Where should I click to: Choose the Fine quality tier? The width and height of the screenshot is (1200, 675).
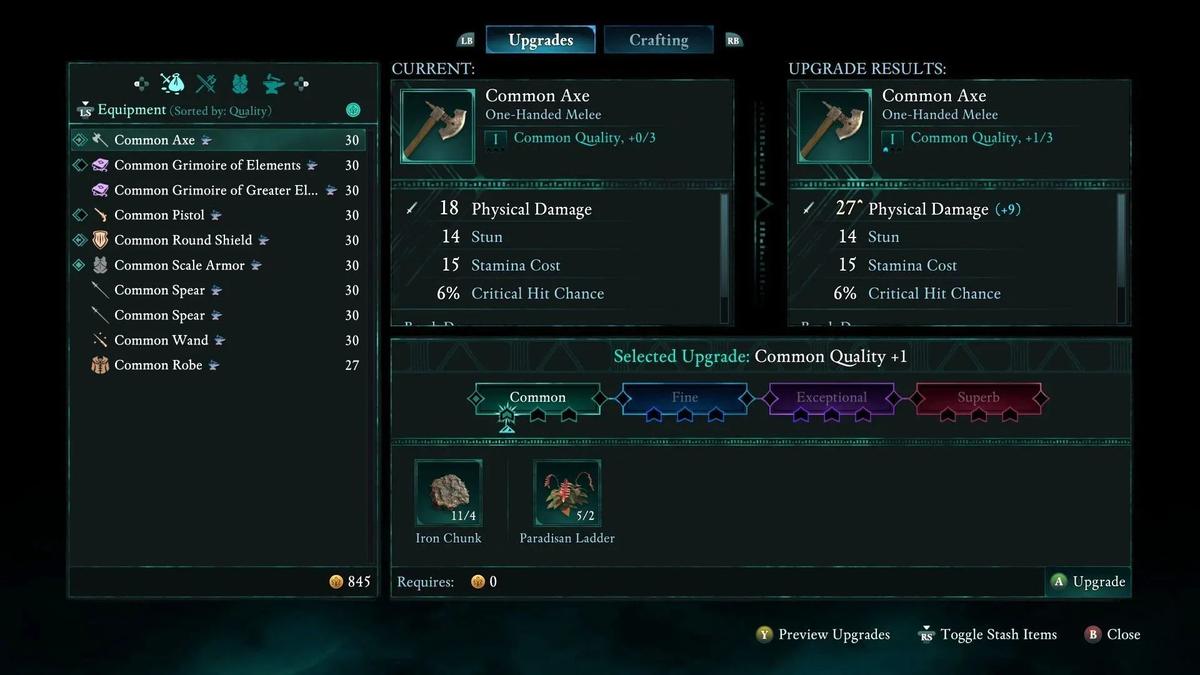pos(685,398)
